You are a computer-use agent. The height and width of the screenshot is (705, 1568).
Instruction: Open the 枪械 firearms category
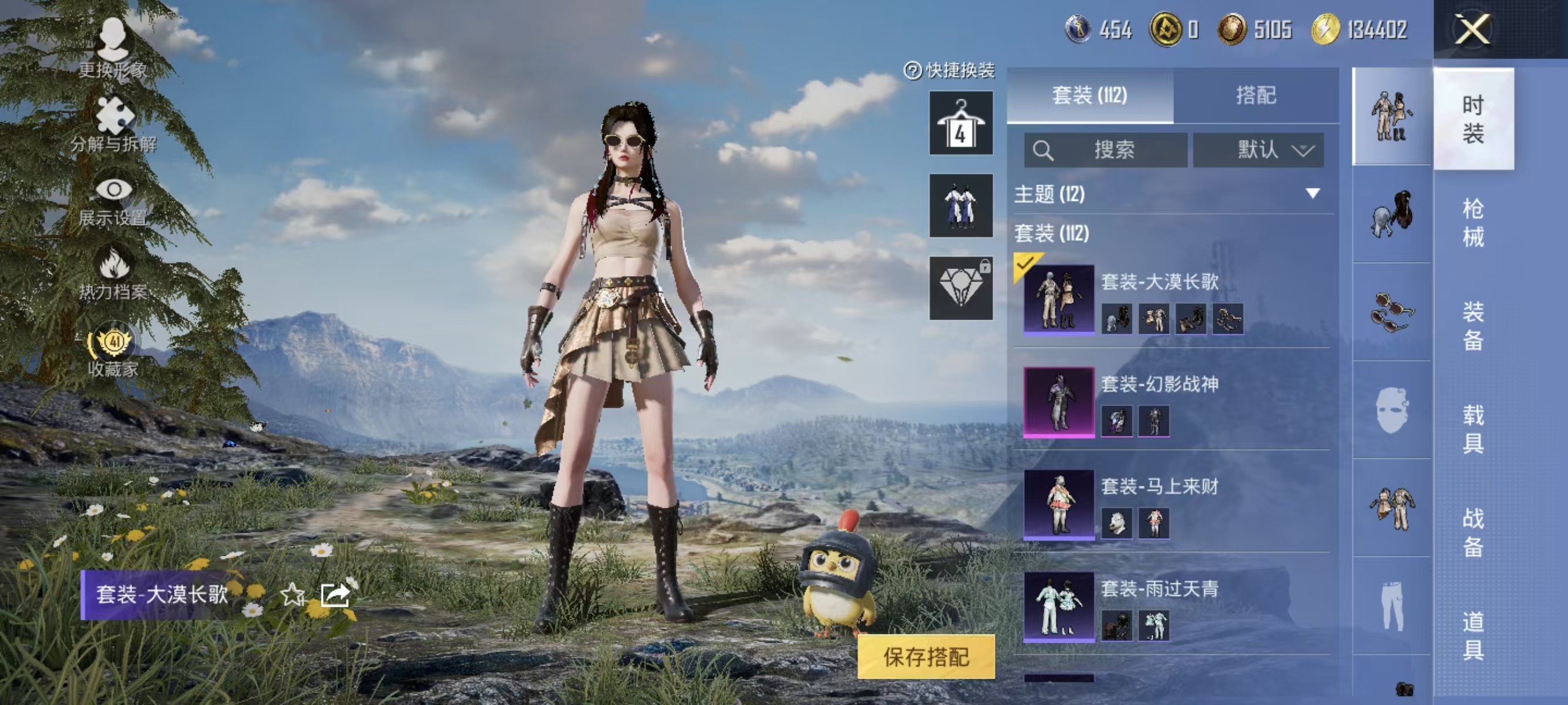point(1473,222)
